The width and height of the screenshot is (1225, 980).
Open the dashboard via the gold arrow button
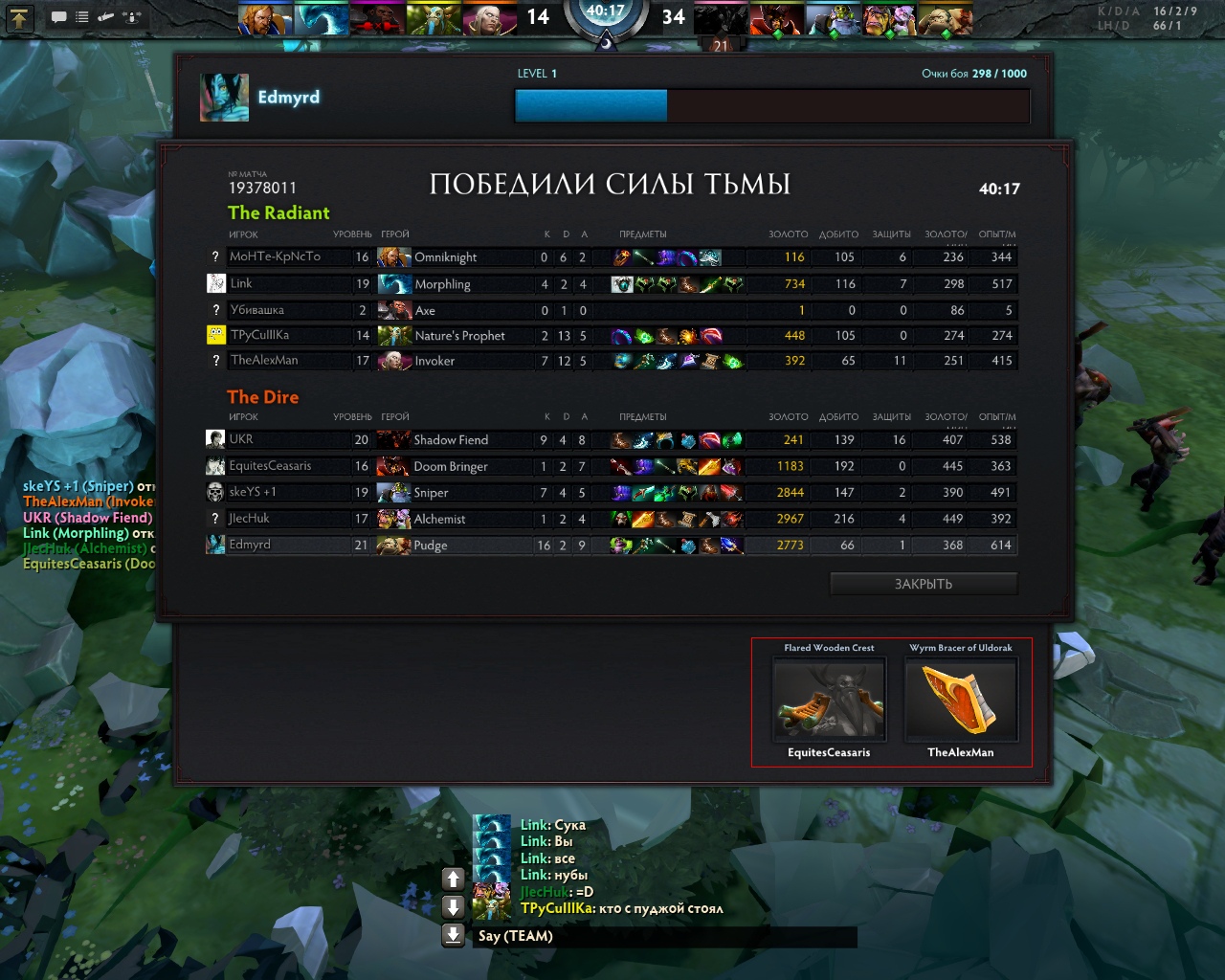click(20, 16)
